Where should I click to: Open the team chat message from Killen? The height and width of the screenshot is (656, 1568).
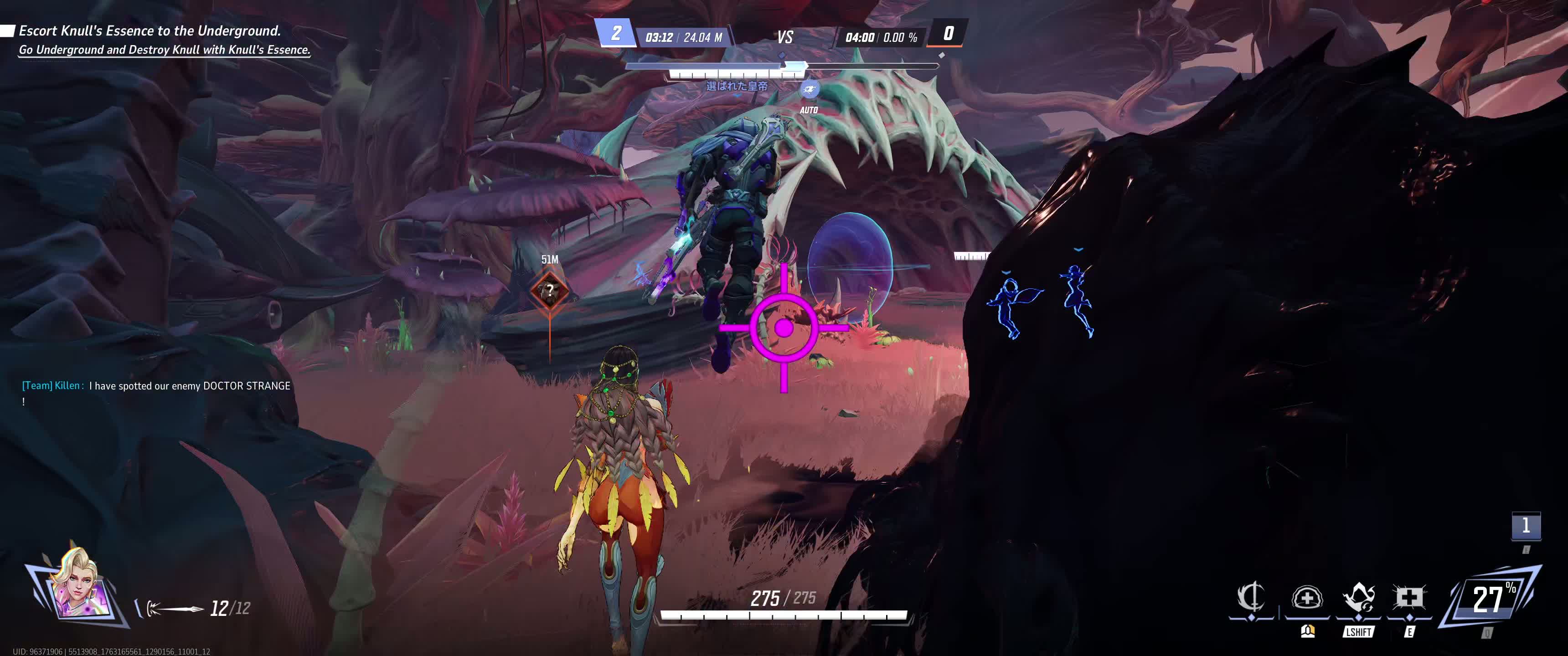click(156, 386)
